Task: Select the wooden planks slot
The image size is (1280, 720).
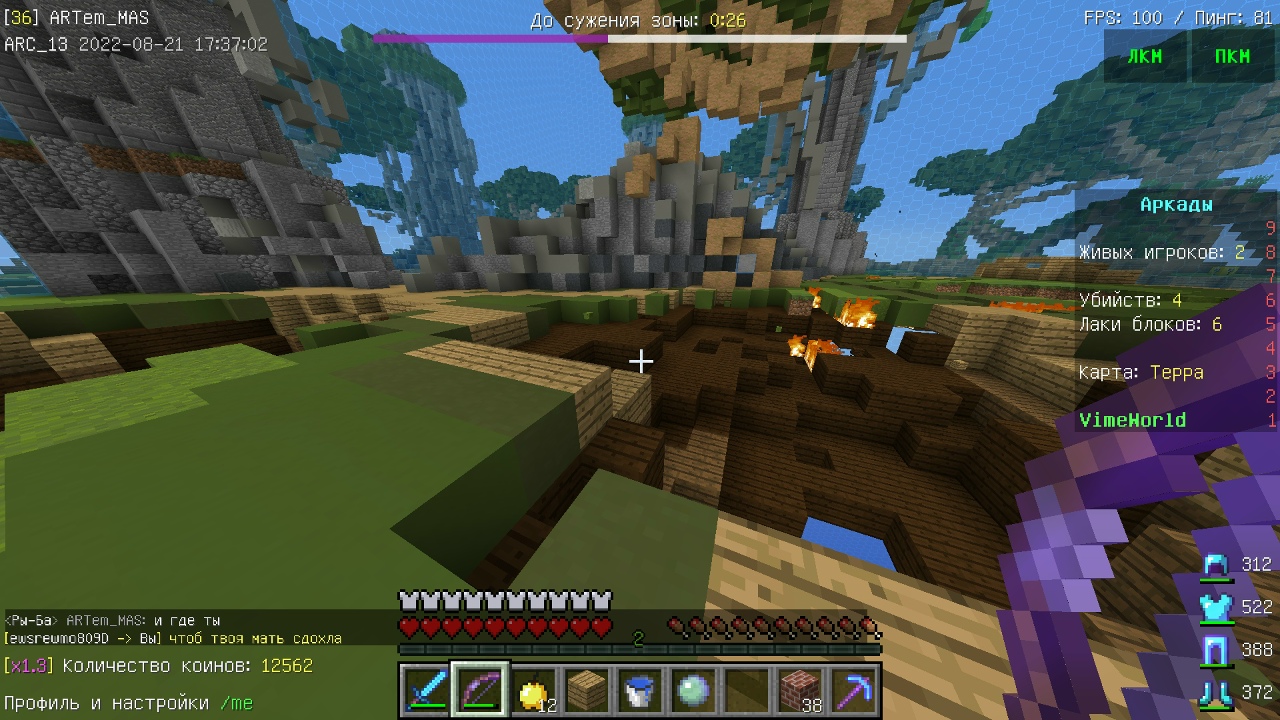Action: [x=588, y=690]
